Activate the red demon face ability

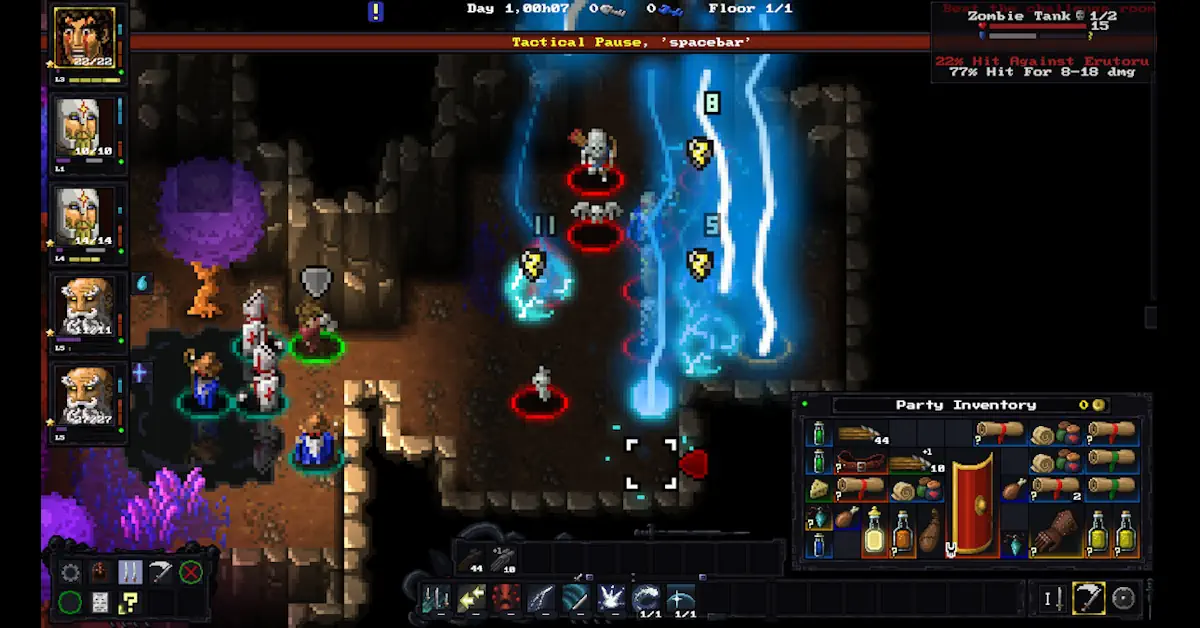tap(506, 599)
